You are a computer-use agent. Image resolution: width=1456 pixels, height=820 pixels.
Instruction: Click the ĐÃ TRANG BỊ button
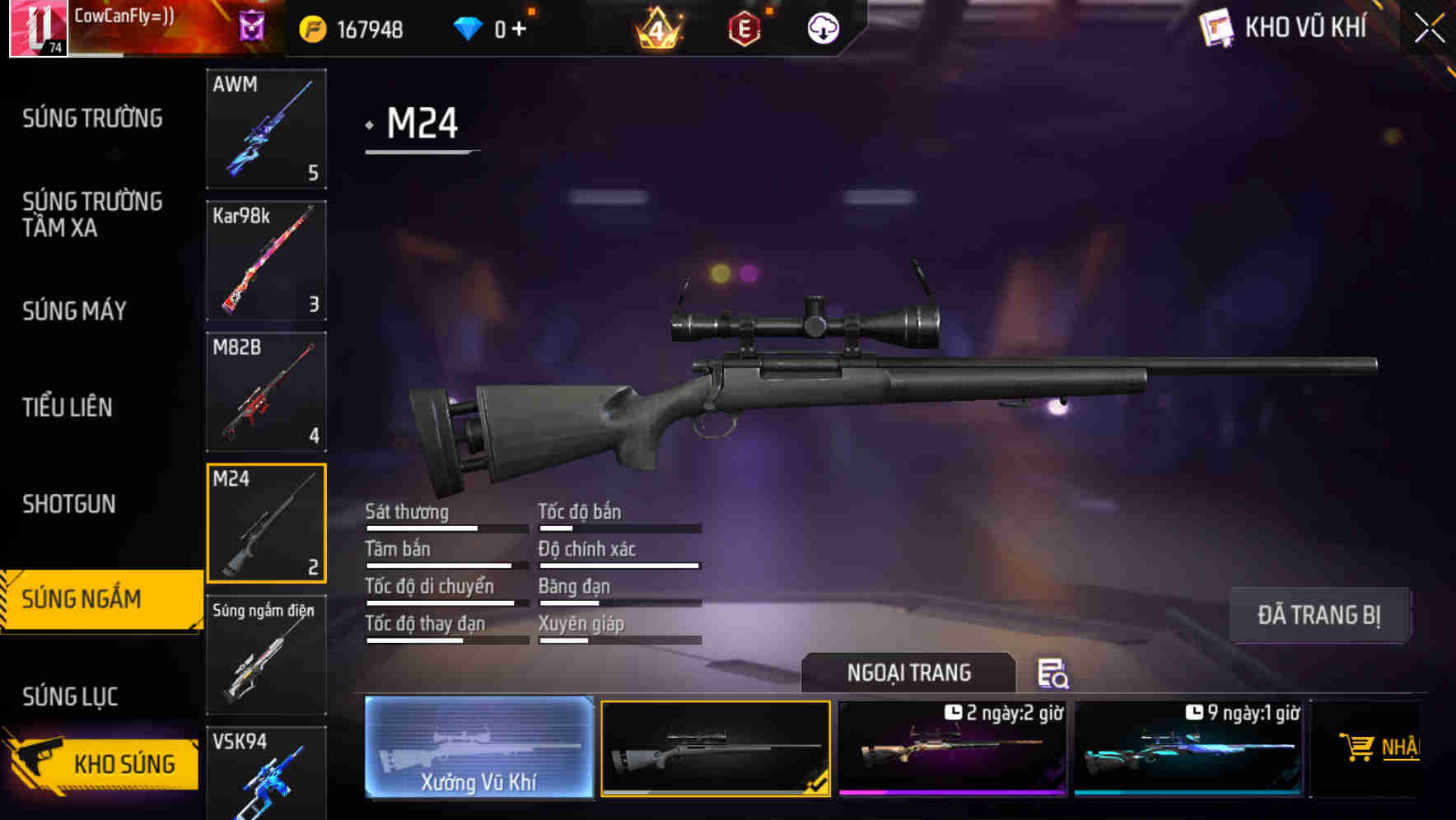[x=1320, y=615]
